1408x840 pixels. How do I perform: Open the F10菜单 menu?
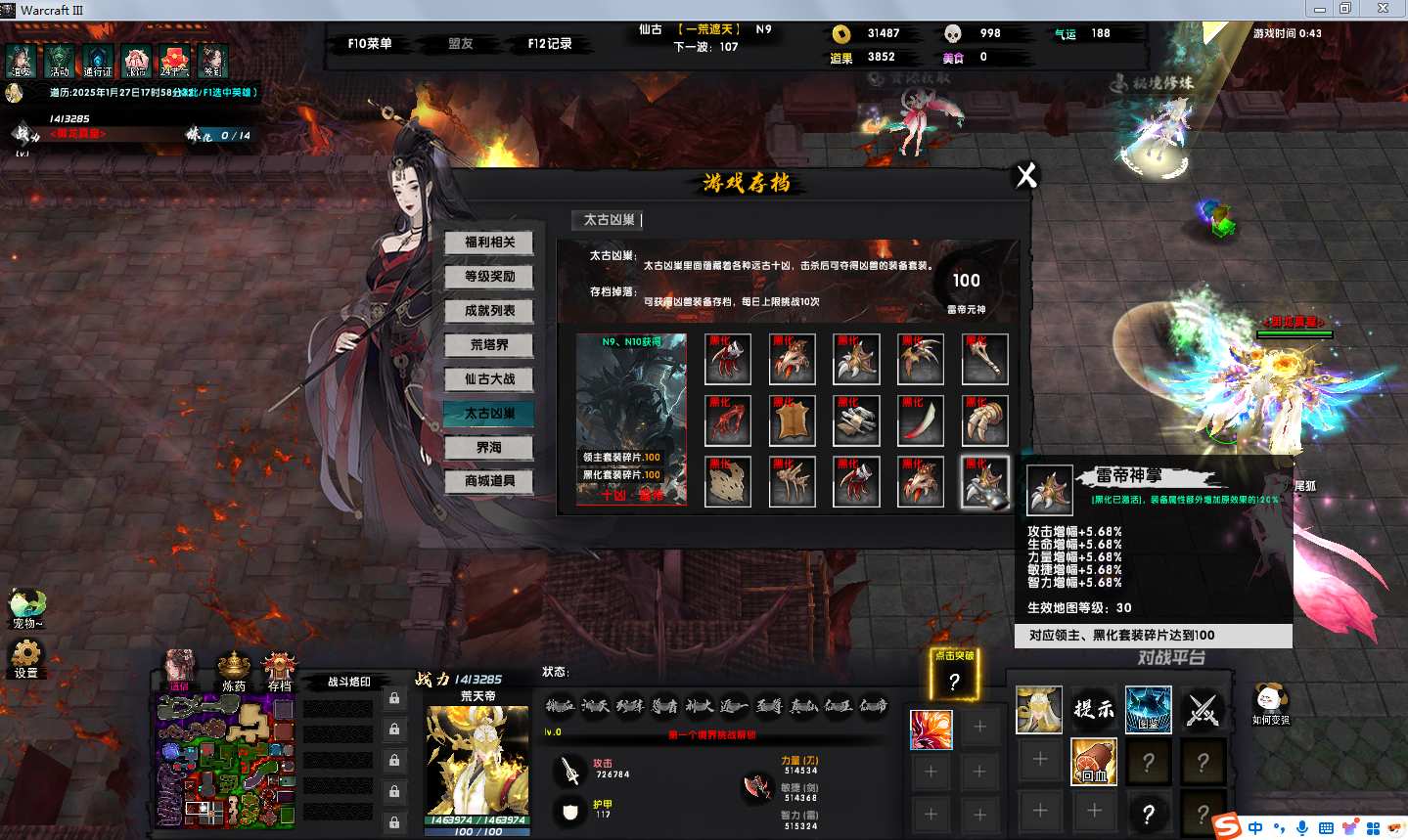[370, 44]
